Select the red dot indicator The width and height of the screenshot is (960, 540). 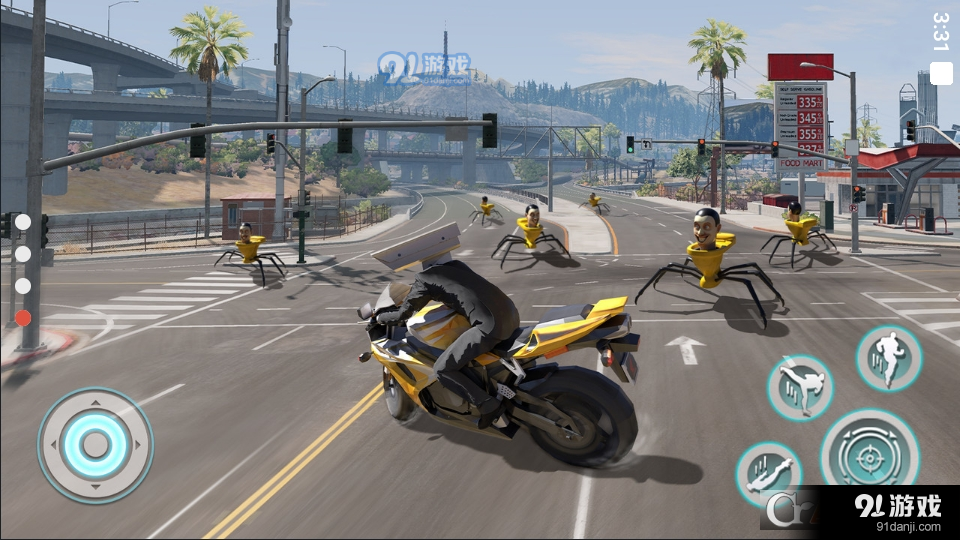click(x=23, y=318)
